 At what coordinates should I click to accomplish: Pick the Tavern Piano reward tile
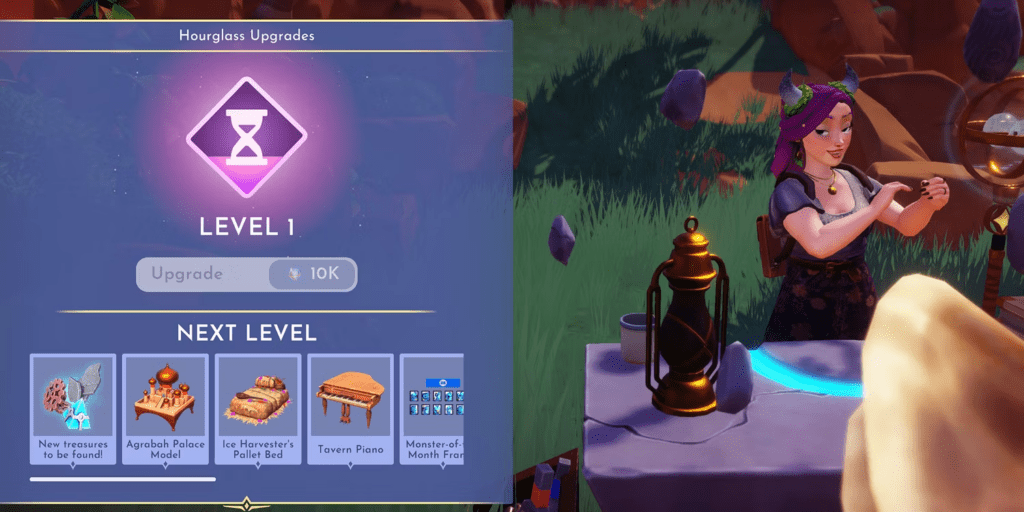pyautogui.click(x=350, y=408)
